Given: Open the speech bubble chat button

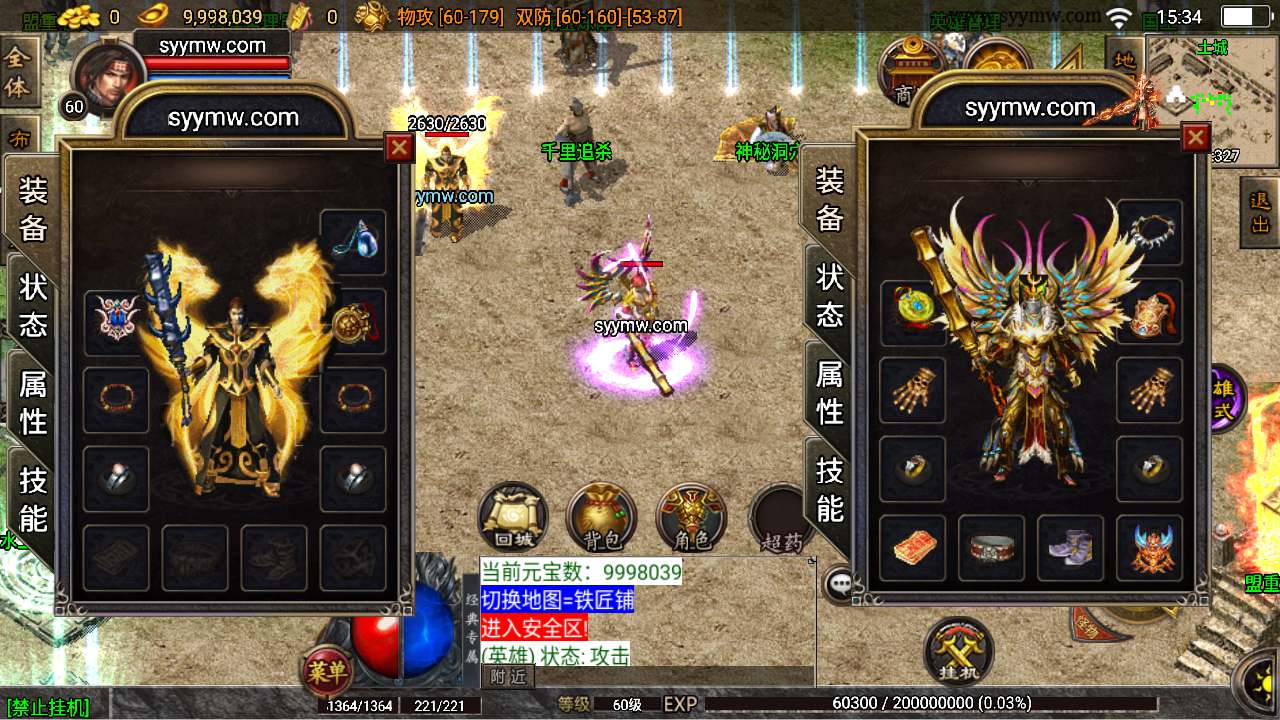Looking at the screenshot, I should tap(838, 583).
